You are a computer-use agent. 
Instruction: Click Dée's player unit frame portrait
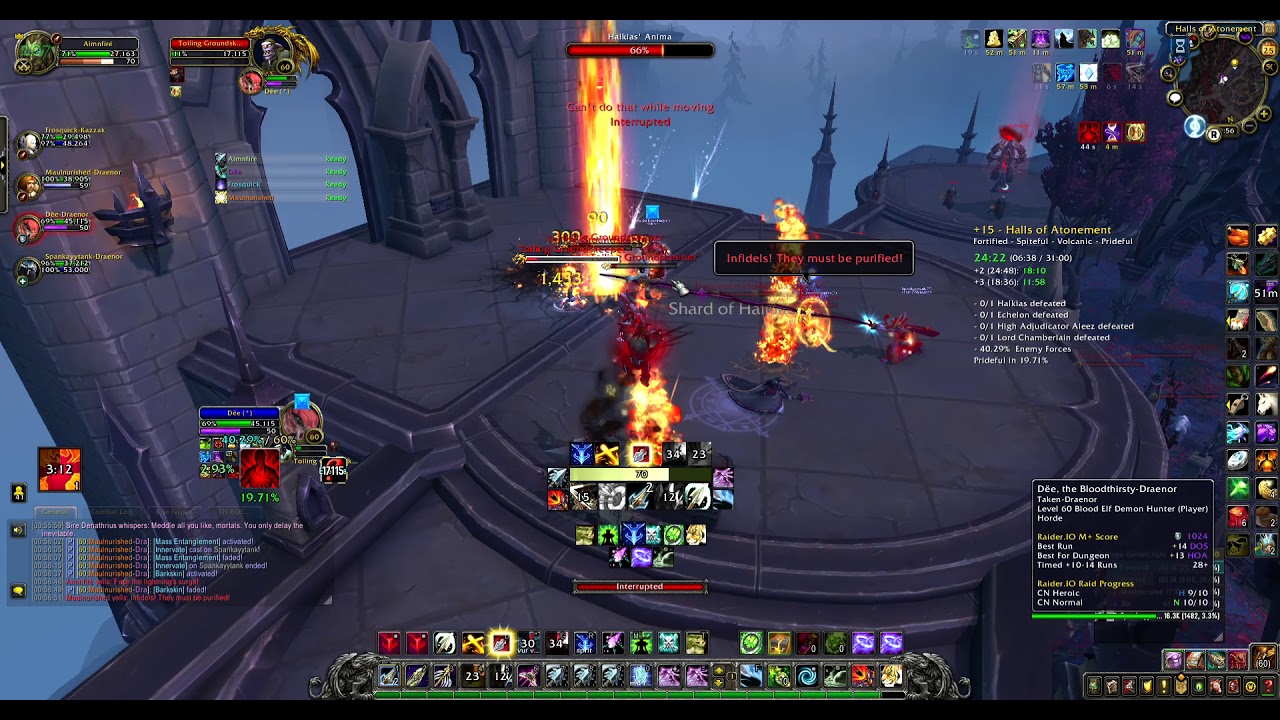(x=303, y=421)
